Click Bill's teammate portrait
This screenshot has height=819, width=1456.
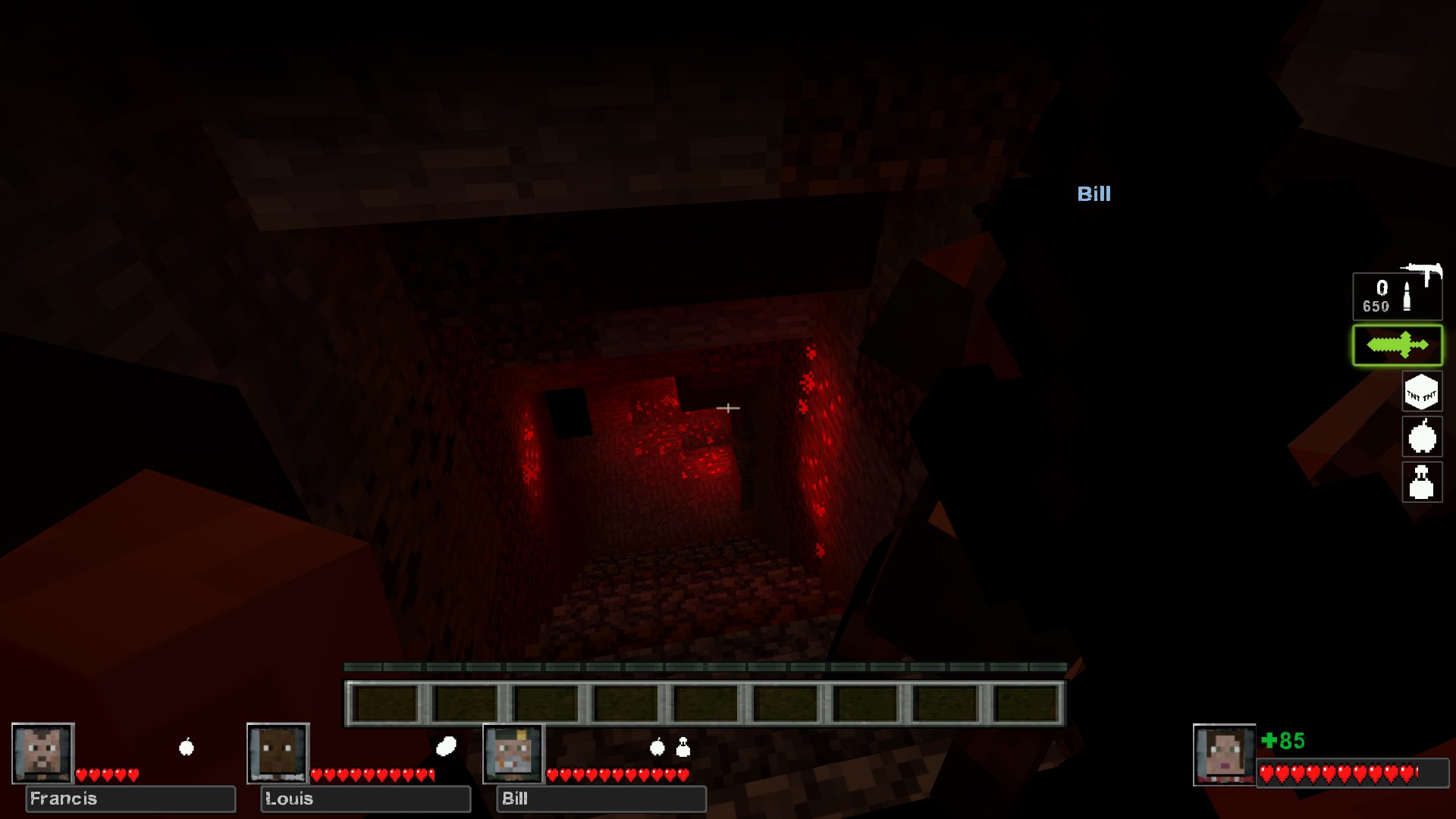[514, 753]
